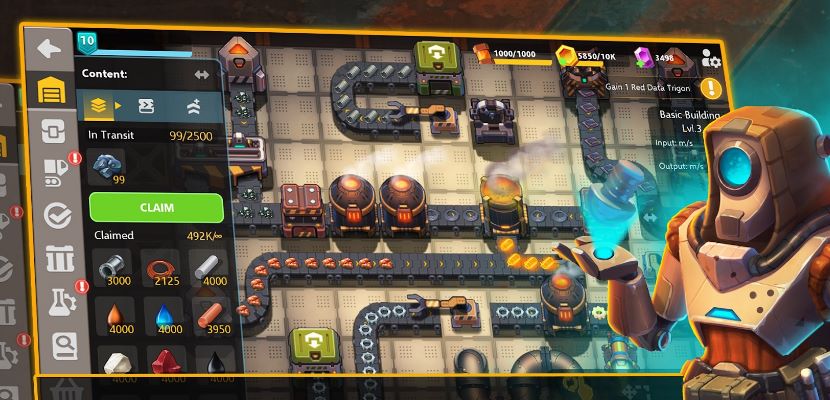This screenshot has height=400, width=830.
Task: Toggle the Content panel width arrows
Action: point(201,74)
